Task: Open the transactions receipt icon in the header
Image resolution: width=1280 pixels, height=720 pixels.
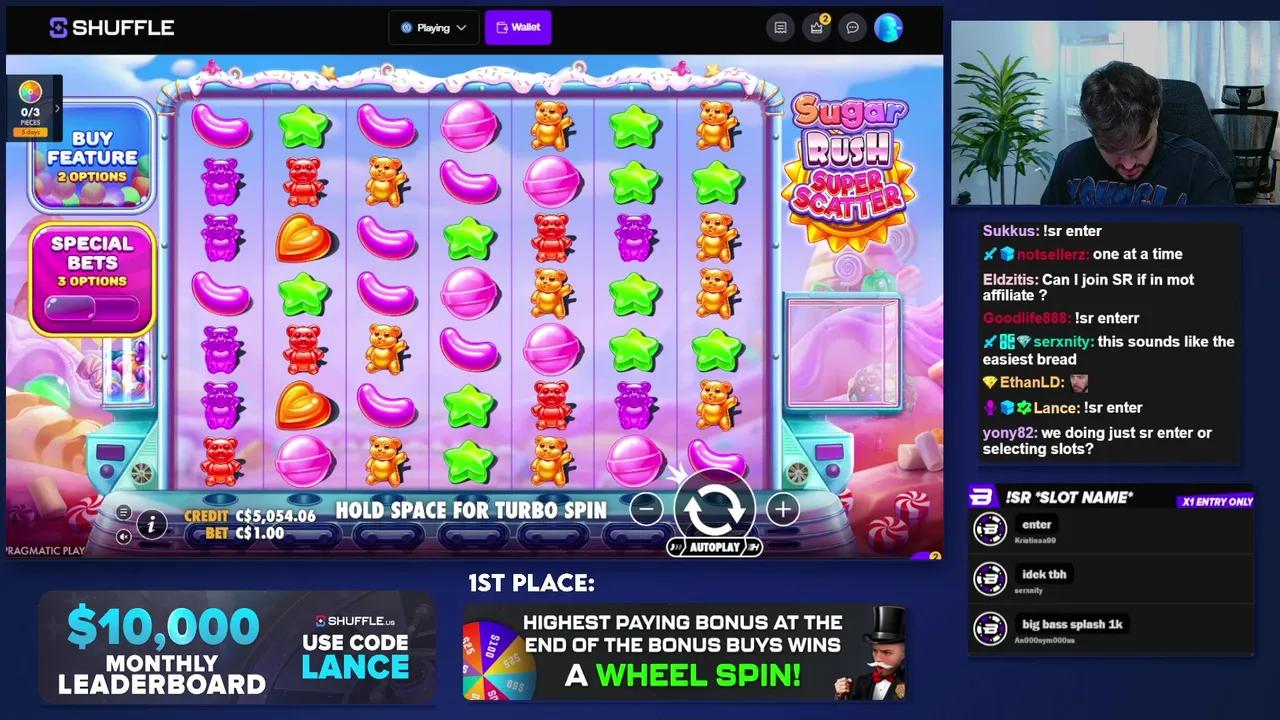Action: coord(780,27)
